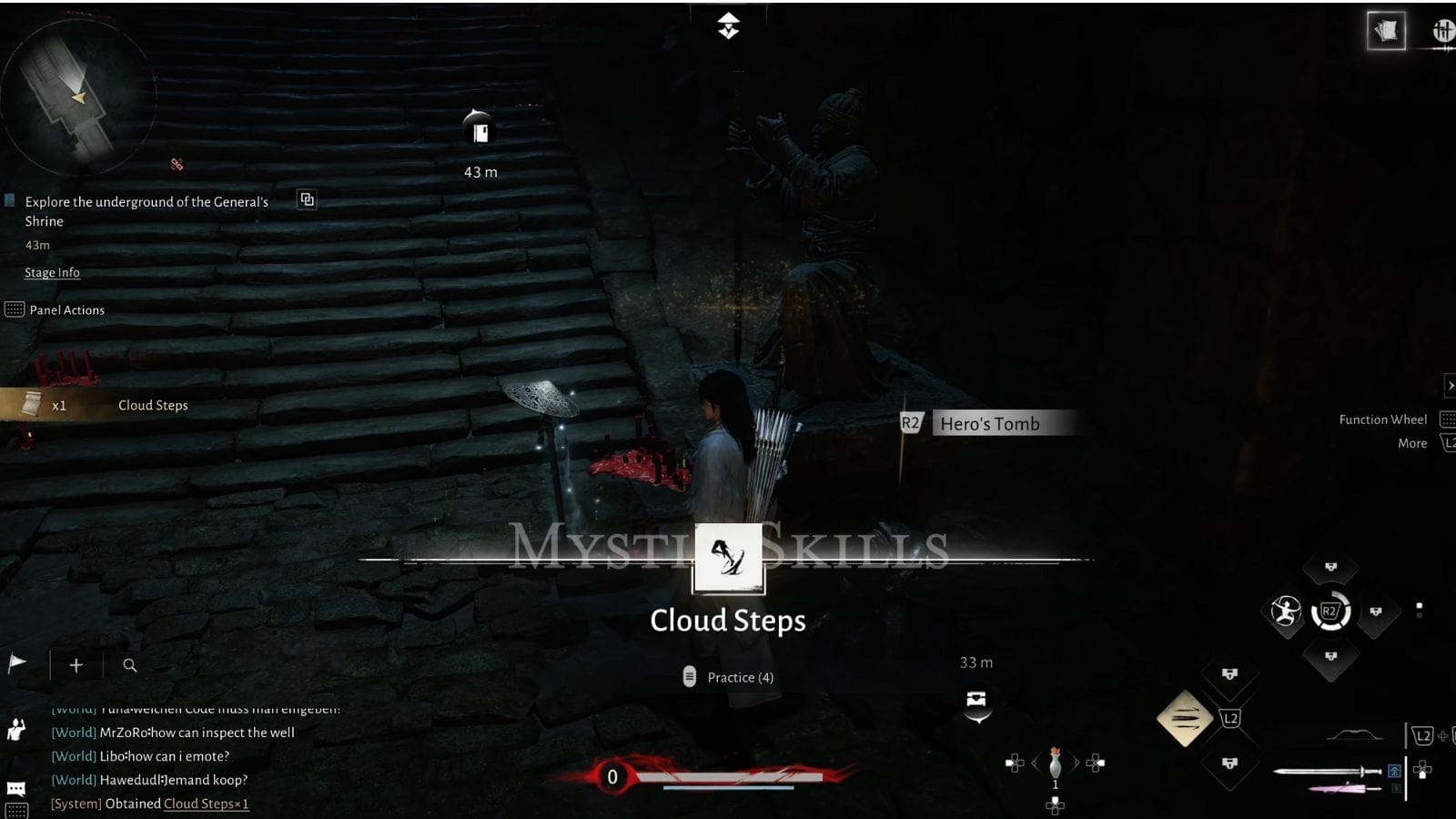Click the Cloud Steps skill brushstroke icon
Viewport: 1456px width, 819px height.
coord(728,559)
